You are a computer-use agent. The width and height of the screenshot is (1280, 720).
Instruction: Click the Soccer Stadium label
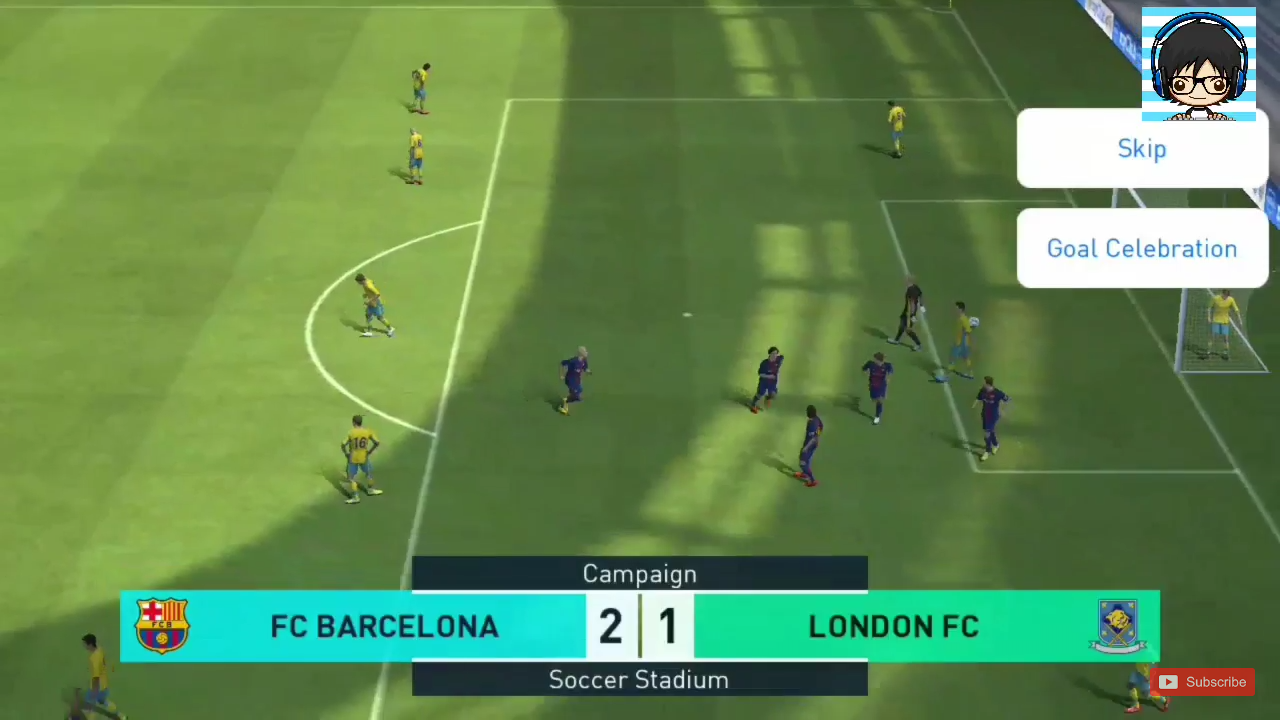point(639,680)
